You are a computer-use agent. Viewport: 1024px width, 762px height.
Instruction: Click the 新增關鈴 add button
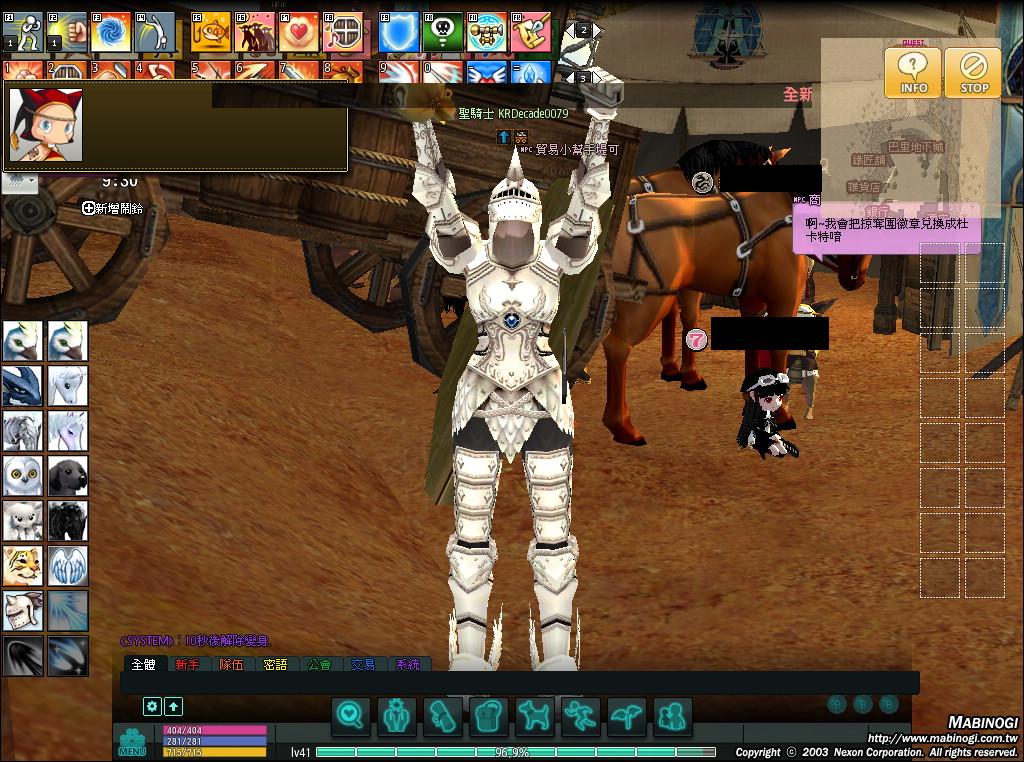tap(112, 208)
